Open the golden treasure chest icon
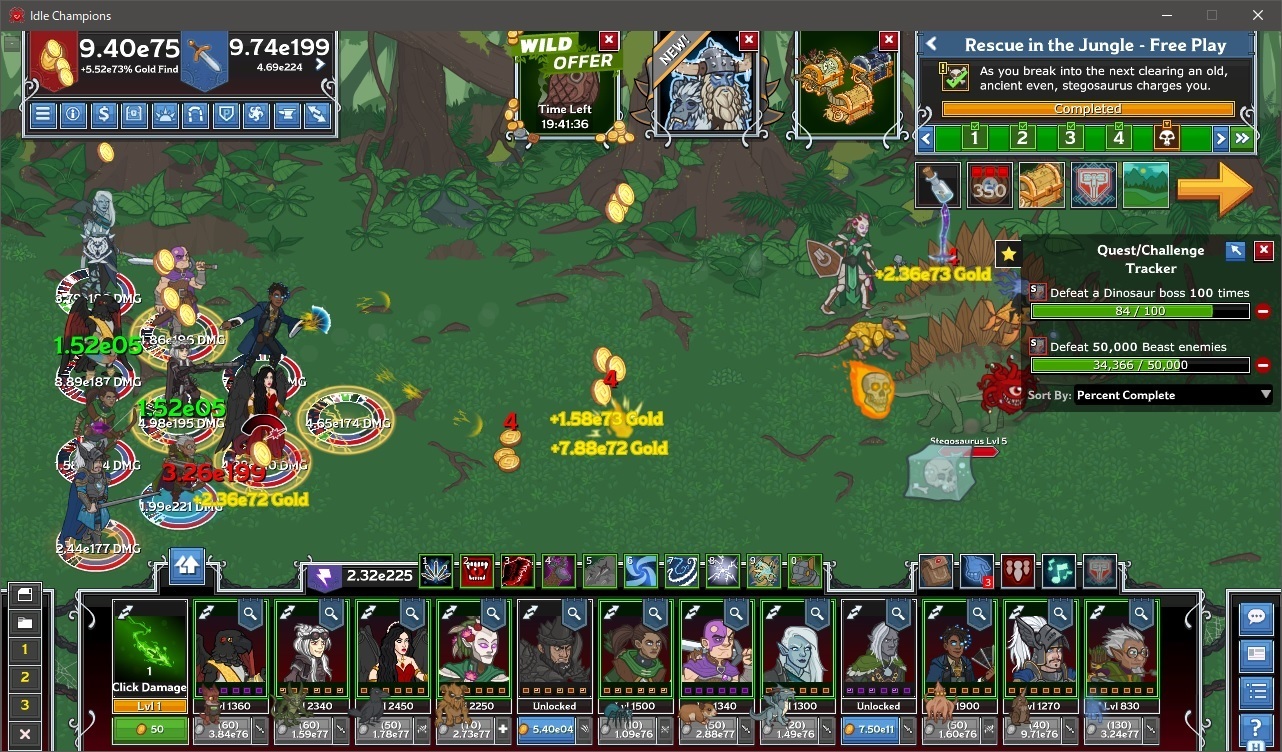1282x752 pixels. (1041, 186)
